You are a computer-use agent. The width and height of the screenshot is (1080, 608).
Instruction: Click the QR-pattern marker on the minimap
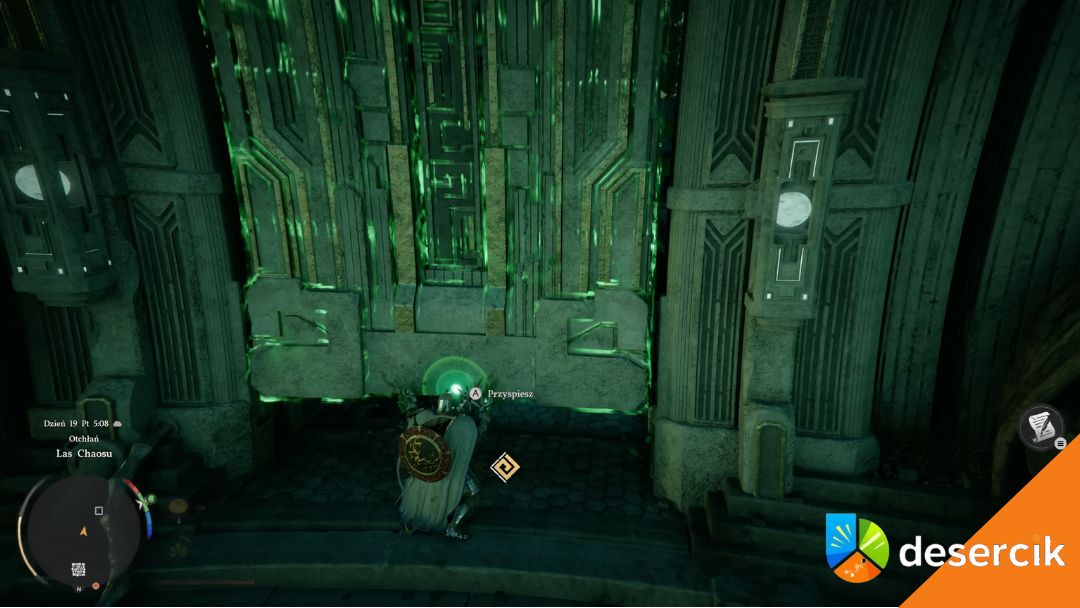point(78,570)
